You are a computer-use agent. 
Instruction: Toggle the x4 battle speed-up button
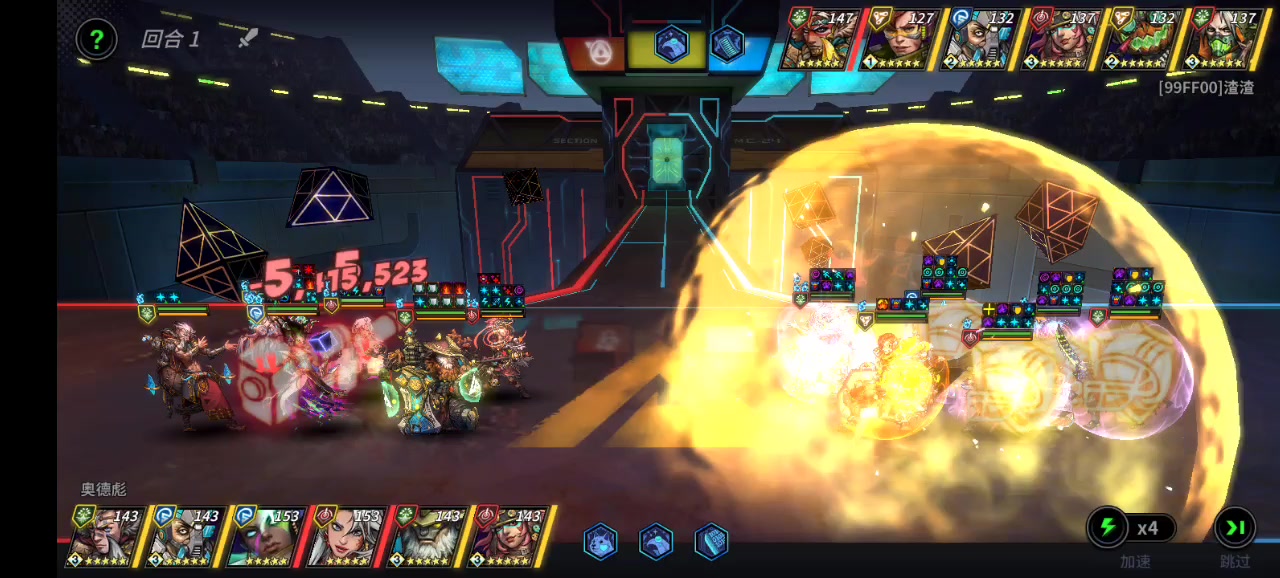(1132, 527)
